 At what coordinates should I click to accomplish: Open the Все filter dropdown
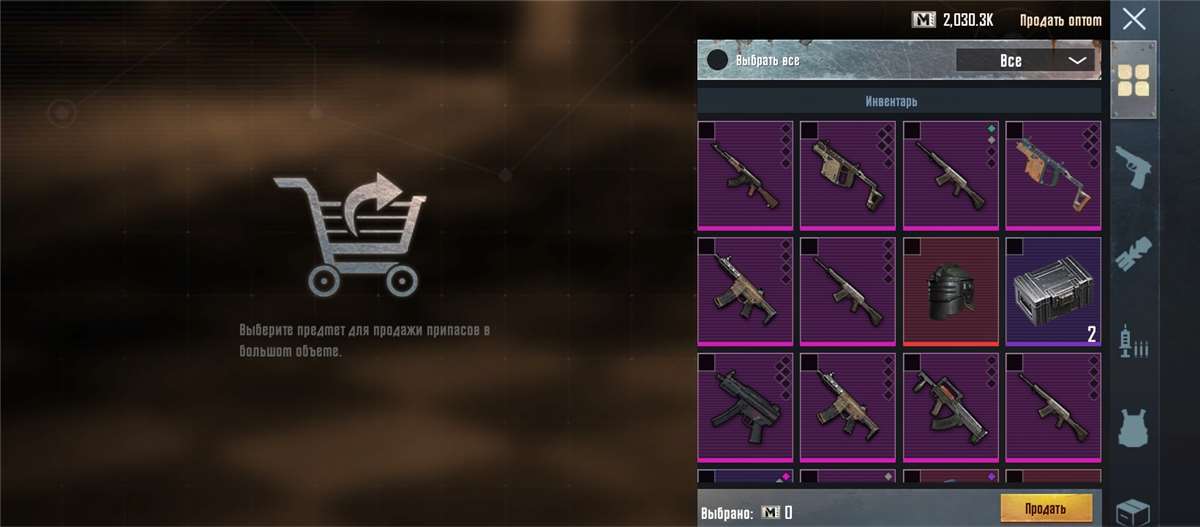coord(1026,61)
